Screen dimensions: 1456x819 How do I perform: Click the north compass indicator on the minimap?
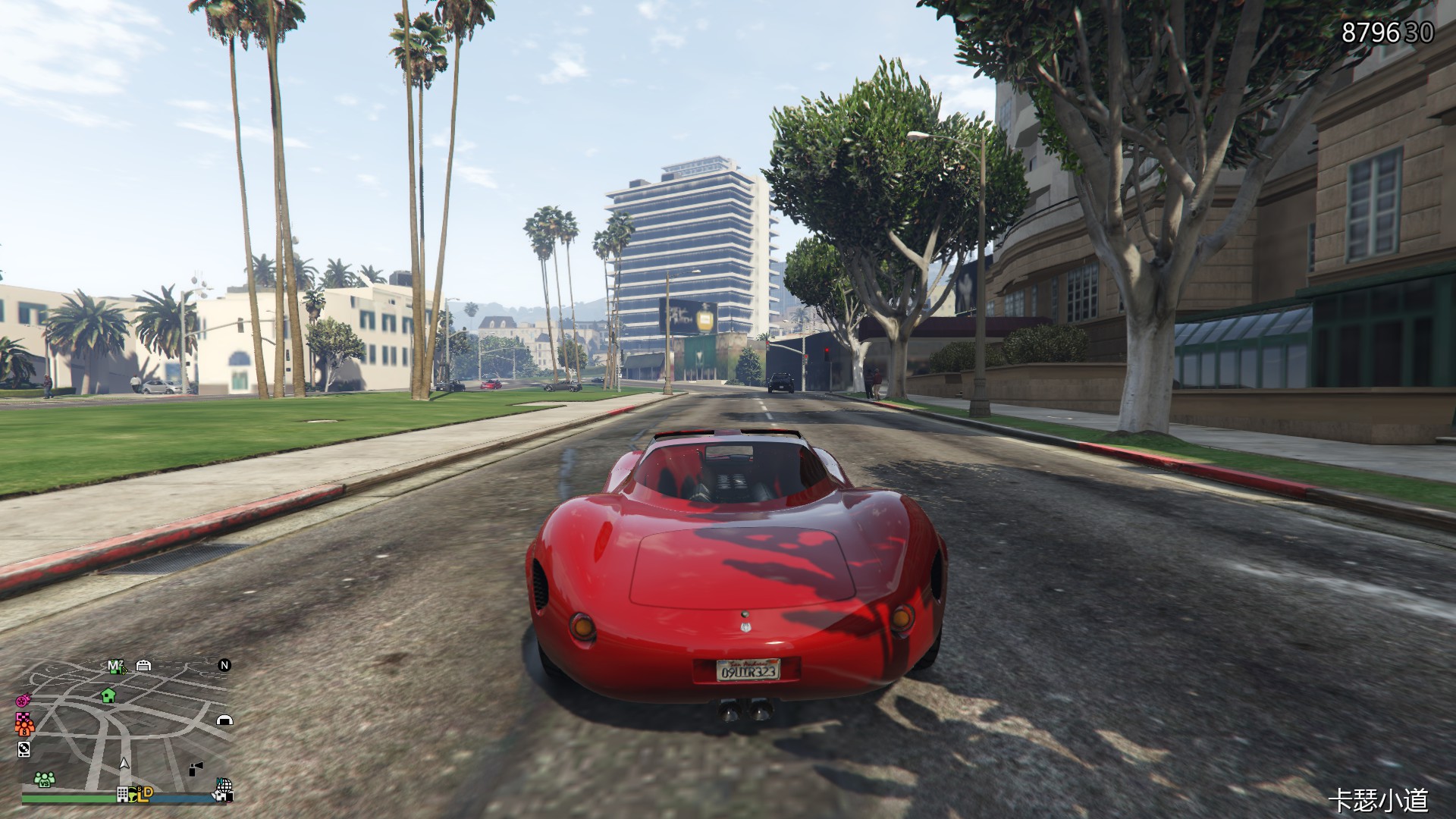(x=224, y=665)
